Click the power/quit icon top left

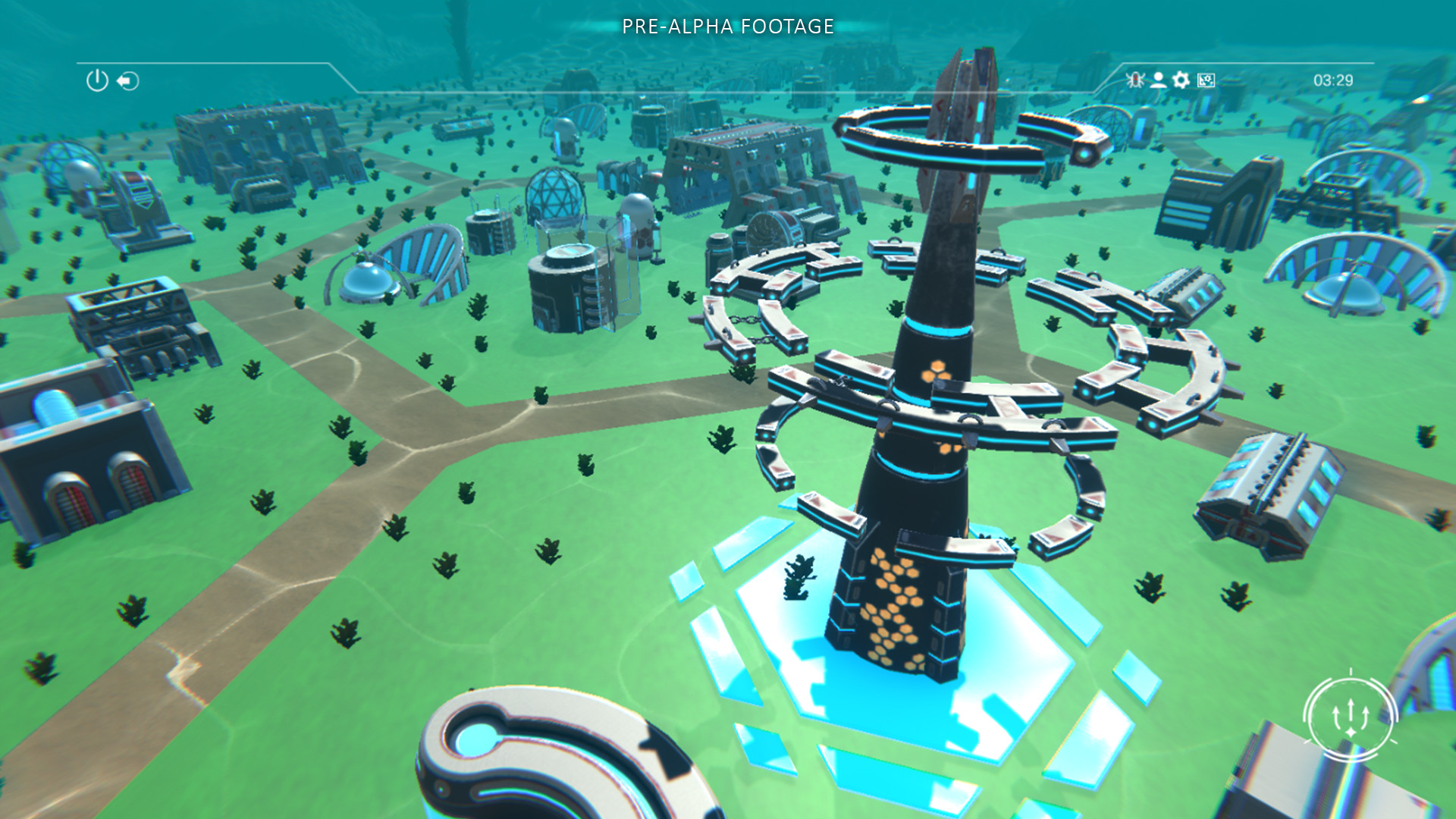[x=98, y=79]
